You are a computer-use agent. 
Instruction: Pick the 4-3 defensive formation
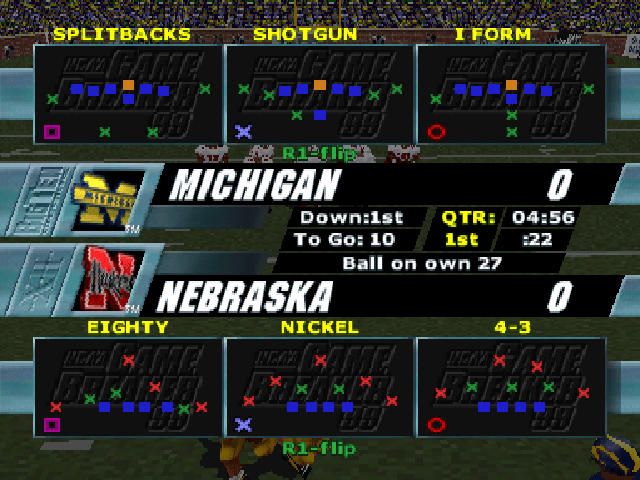(511, 387)
